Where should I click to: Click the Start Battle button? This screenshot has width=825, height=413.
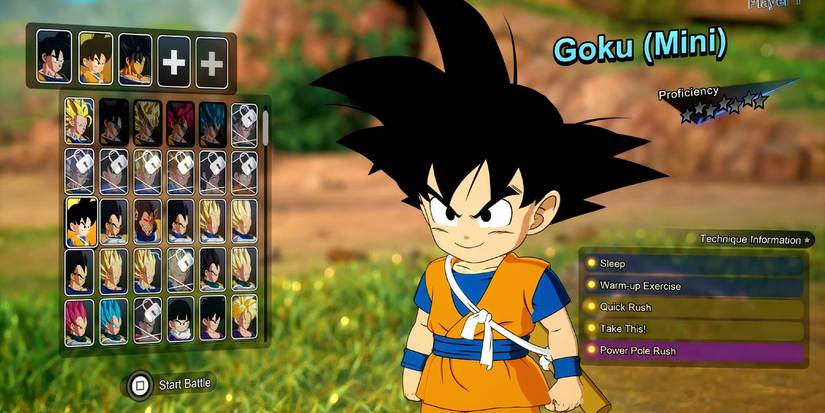pyautogui.click(x=172, y=383)
